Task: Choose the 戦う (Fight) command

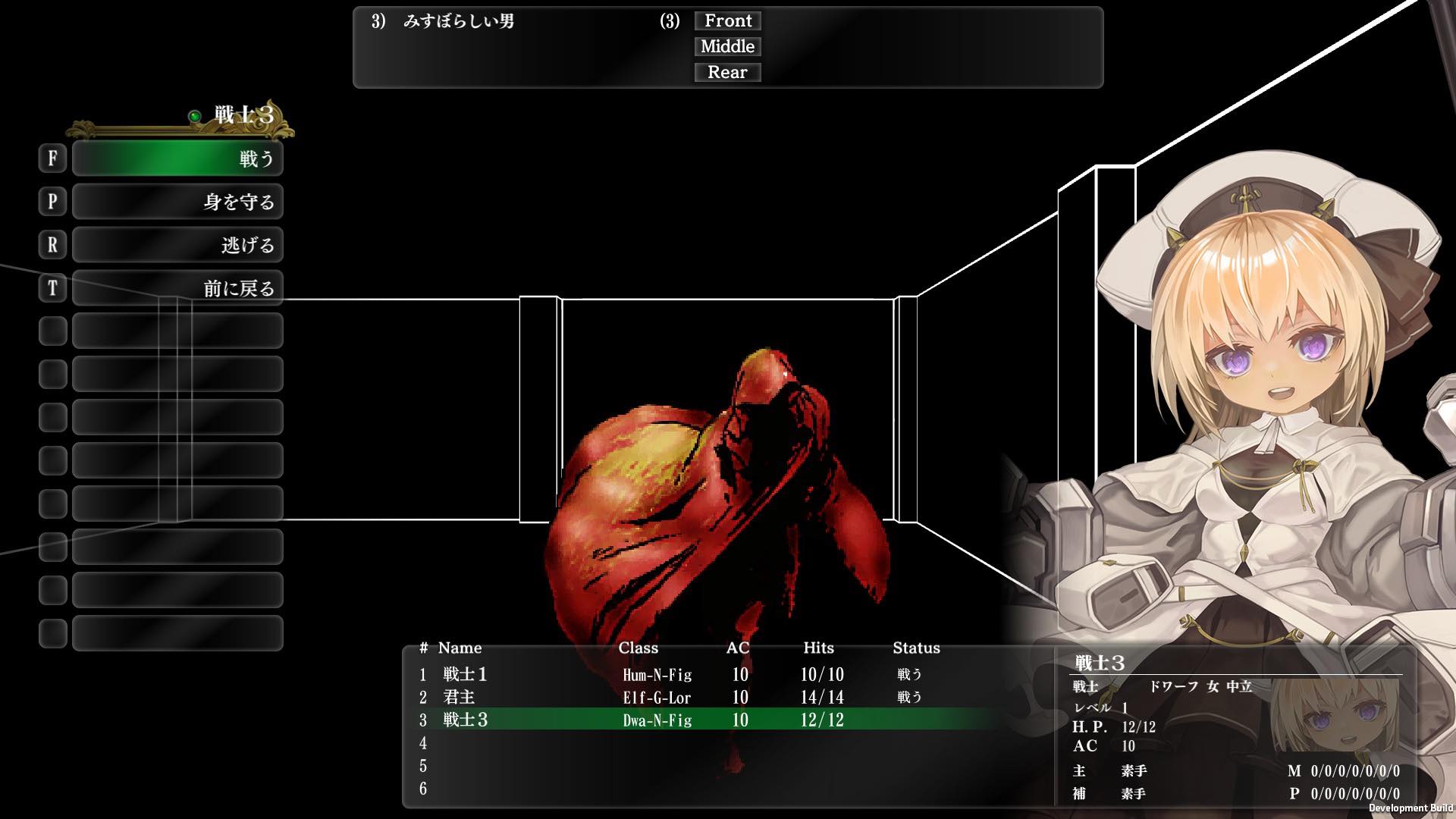Action: pyautogui.click(x=177, y=158)
